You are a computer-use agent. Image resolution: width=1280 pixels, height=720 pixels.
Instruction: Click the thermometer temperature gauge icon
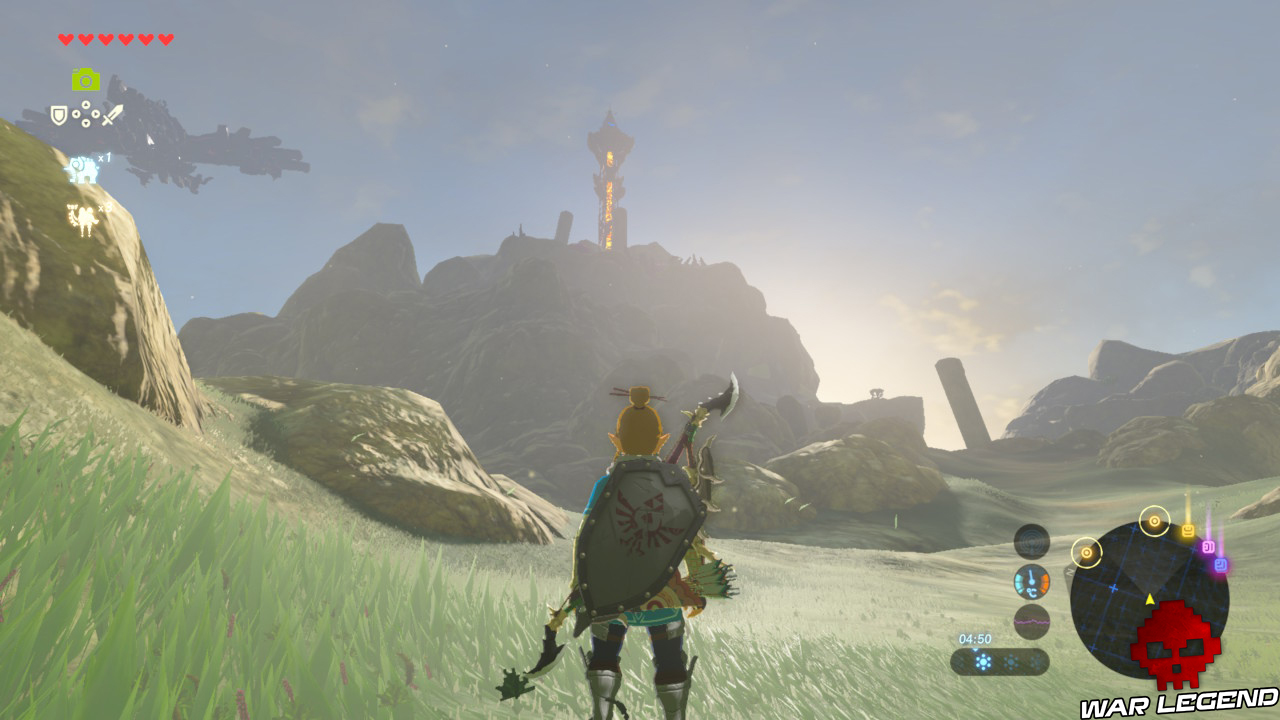tap(1032, 583)
